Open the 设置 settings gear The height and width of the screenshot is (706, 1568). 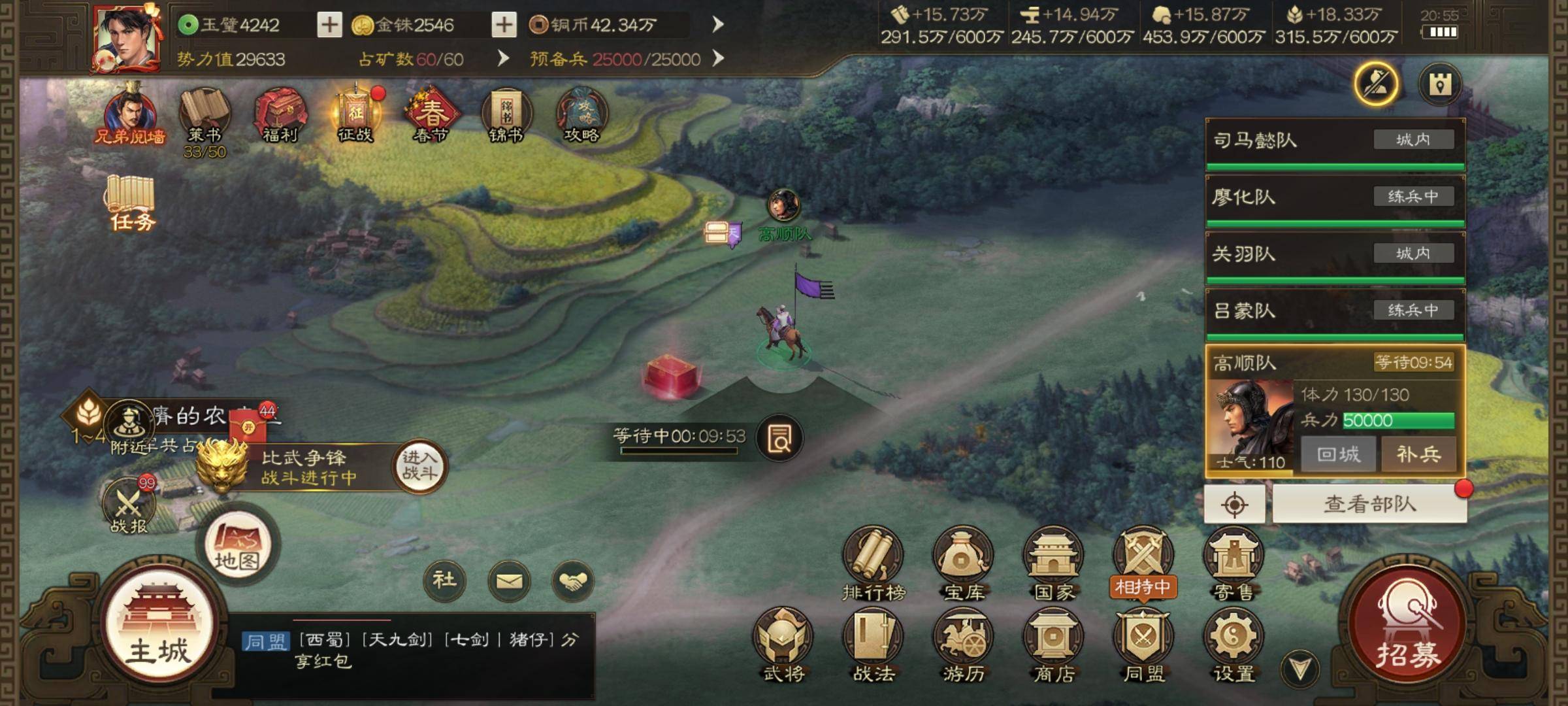(x=1233, y=644)
